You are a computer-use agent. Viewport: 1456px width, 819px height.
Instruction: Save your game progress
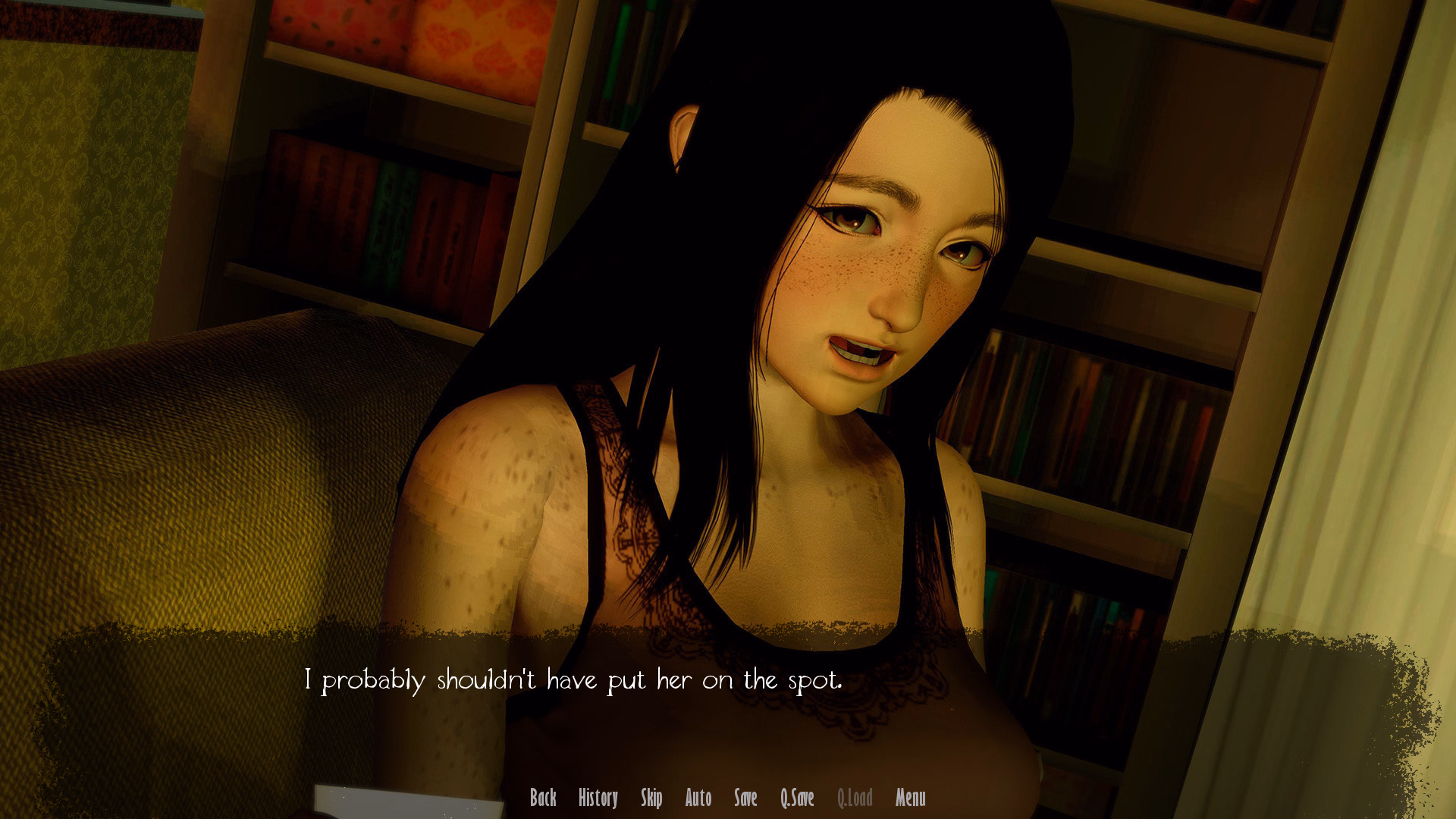746,799
